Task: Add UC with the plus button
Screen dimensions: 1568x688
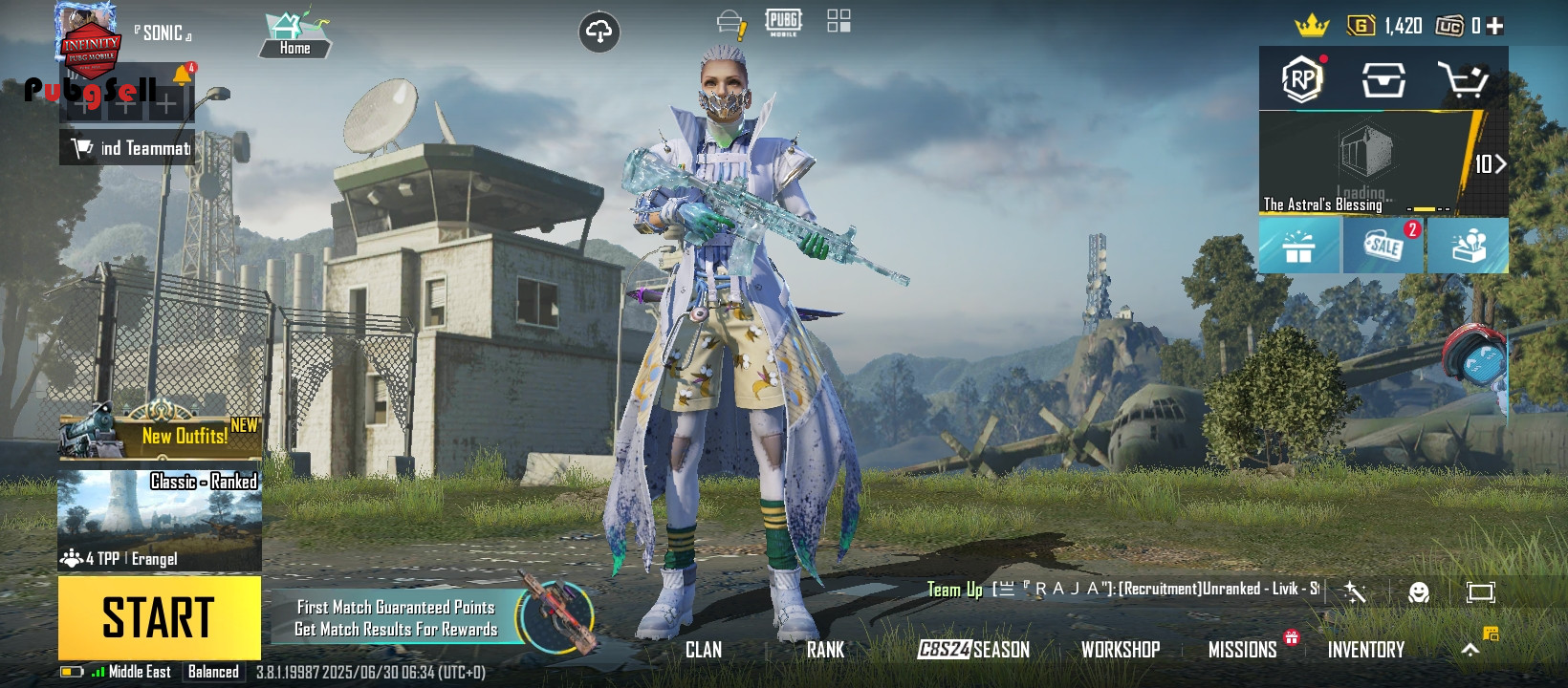Action: [1495, 26]
